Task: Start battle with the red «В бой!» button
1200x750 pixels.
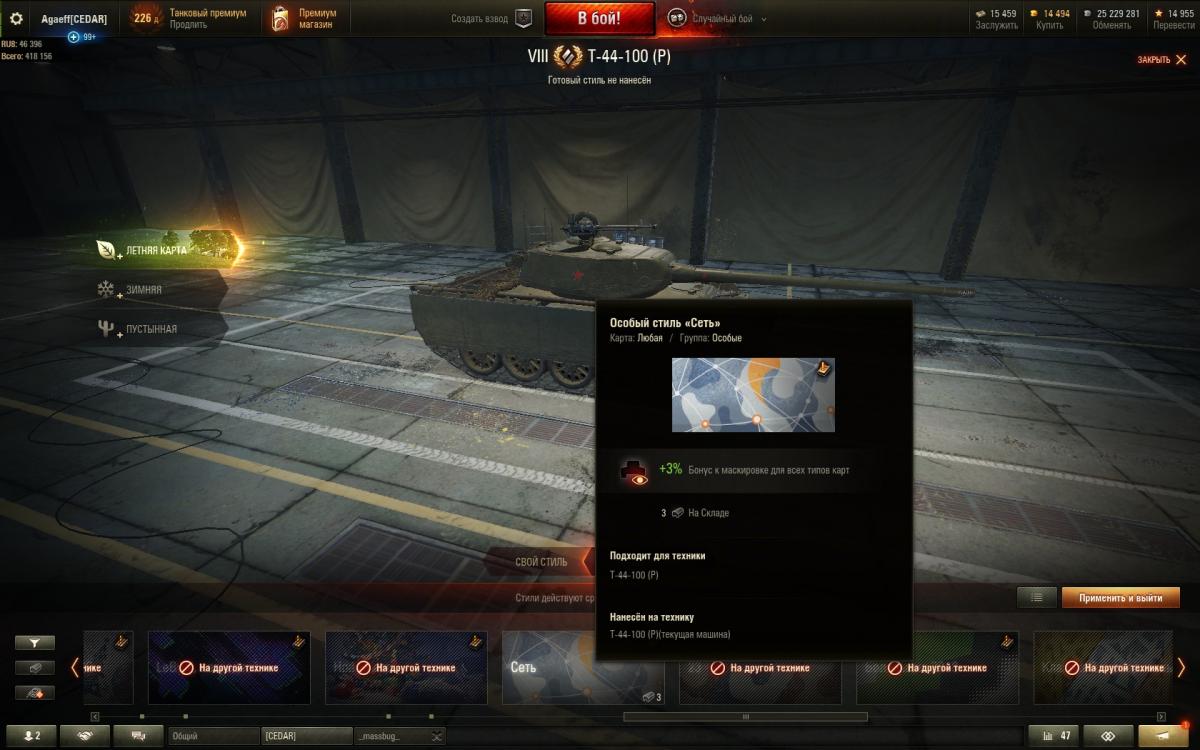Action: (599, 18)
